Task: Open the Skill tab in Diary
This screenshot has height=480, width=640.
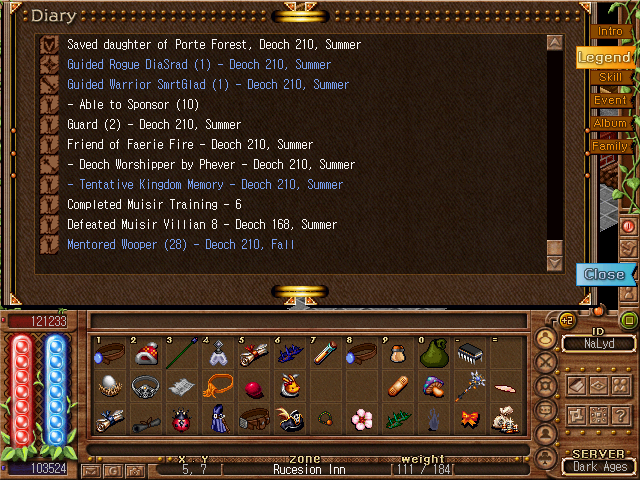Action: (609, 78)
